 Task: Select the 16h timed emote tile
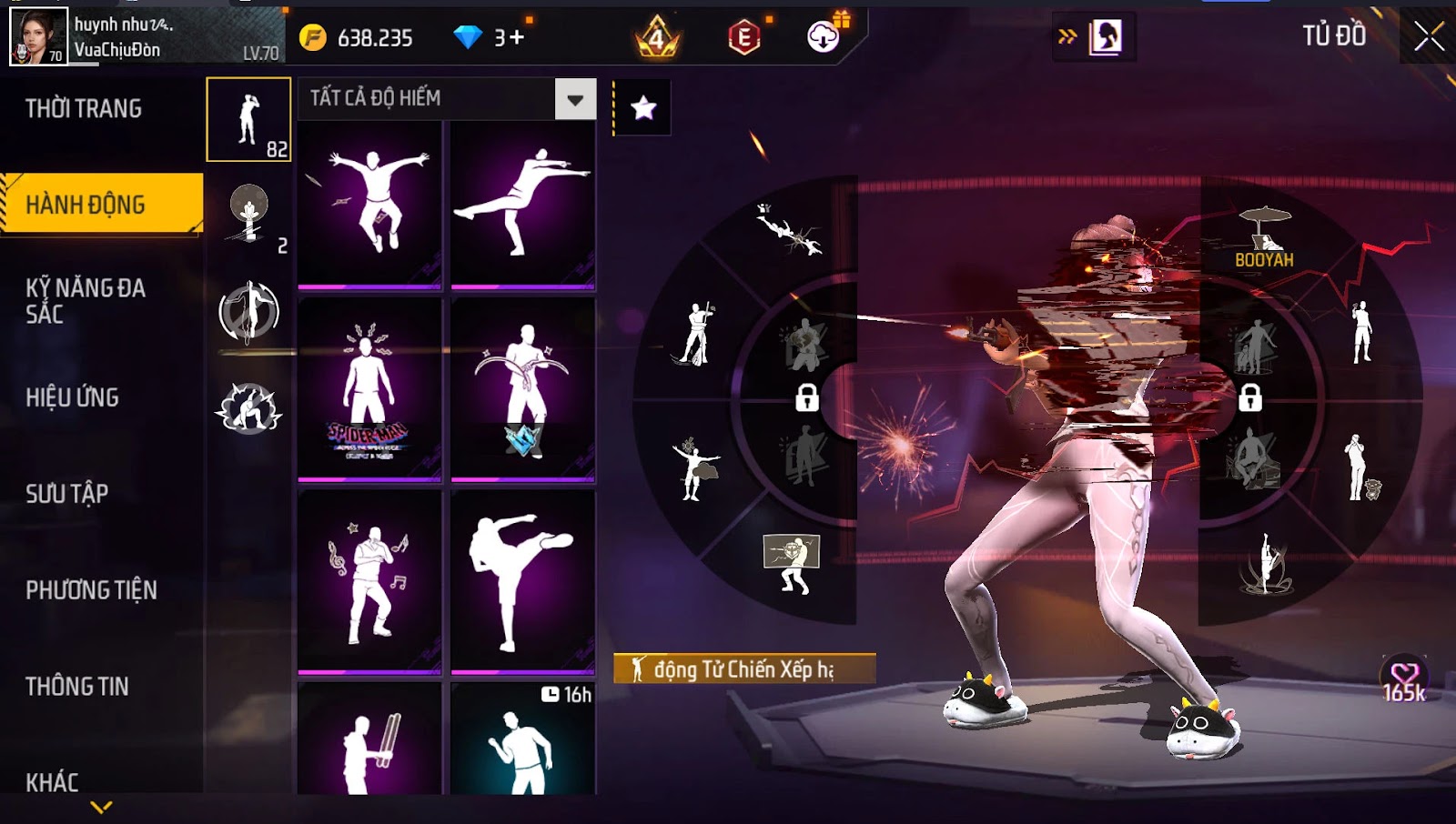[x=522, y=739]
